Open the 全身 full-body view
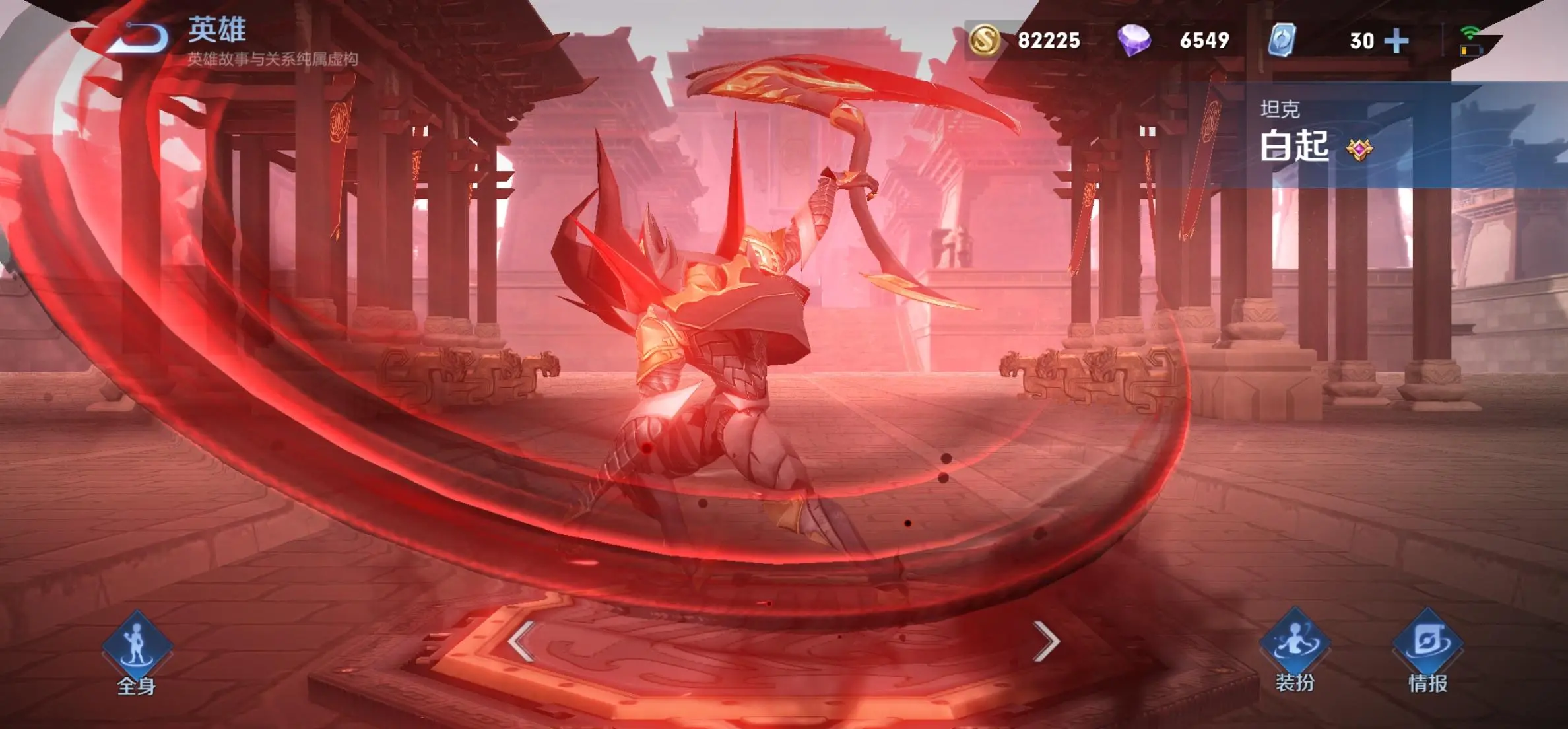 tap(137, 651)
